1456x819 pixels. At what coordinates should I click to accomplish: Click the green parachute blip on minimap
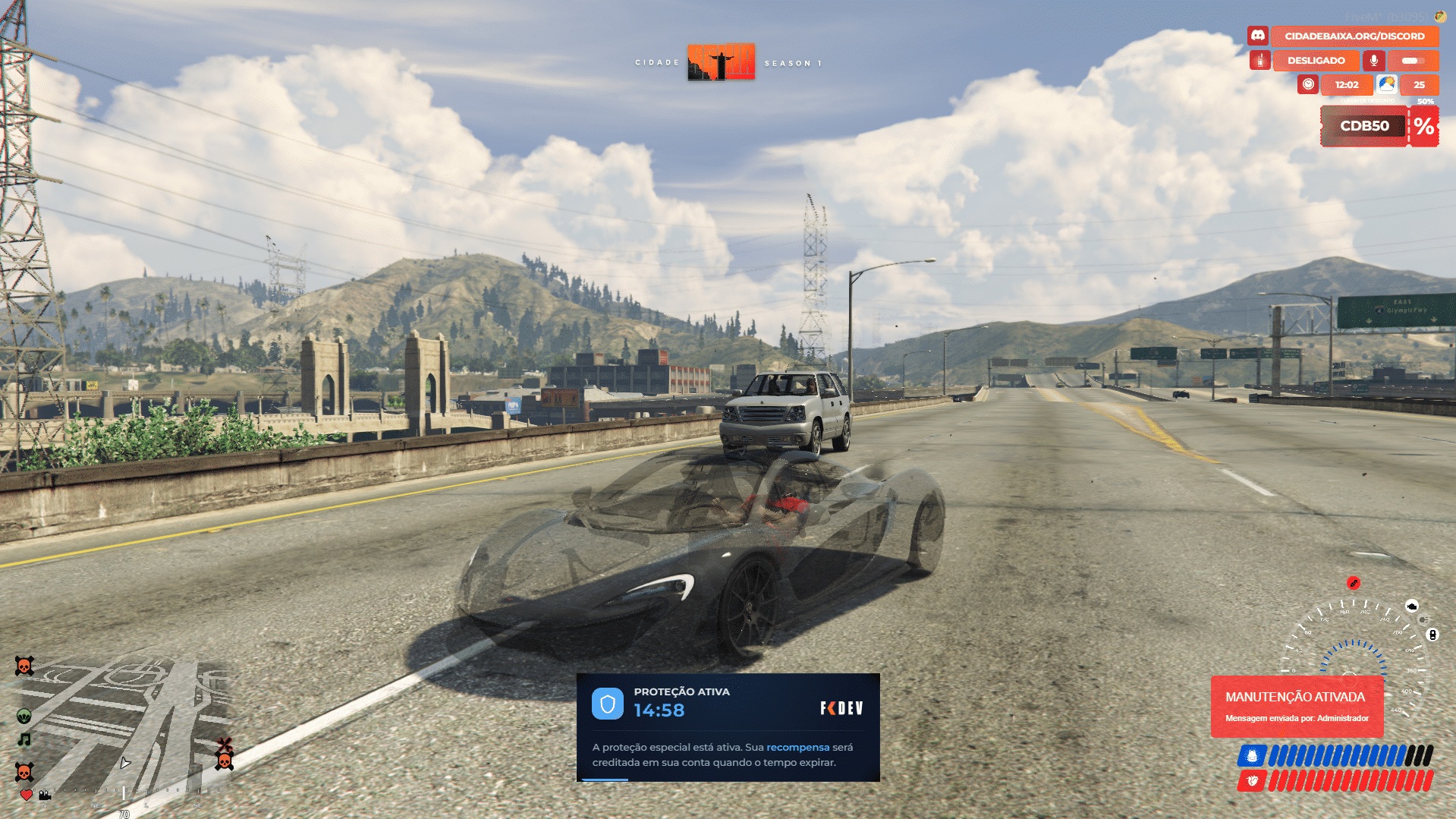point(24,716)
